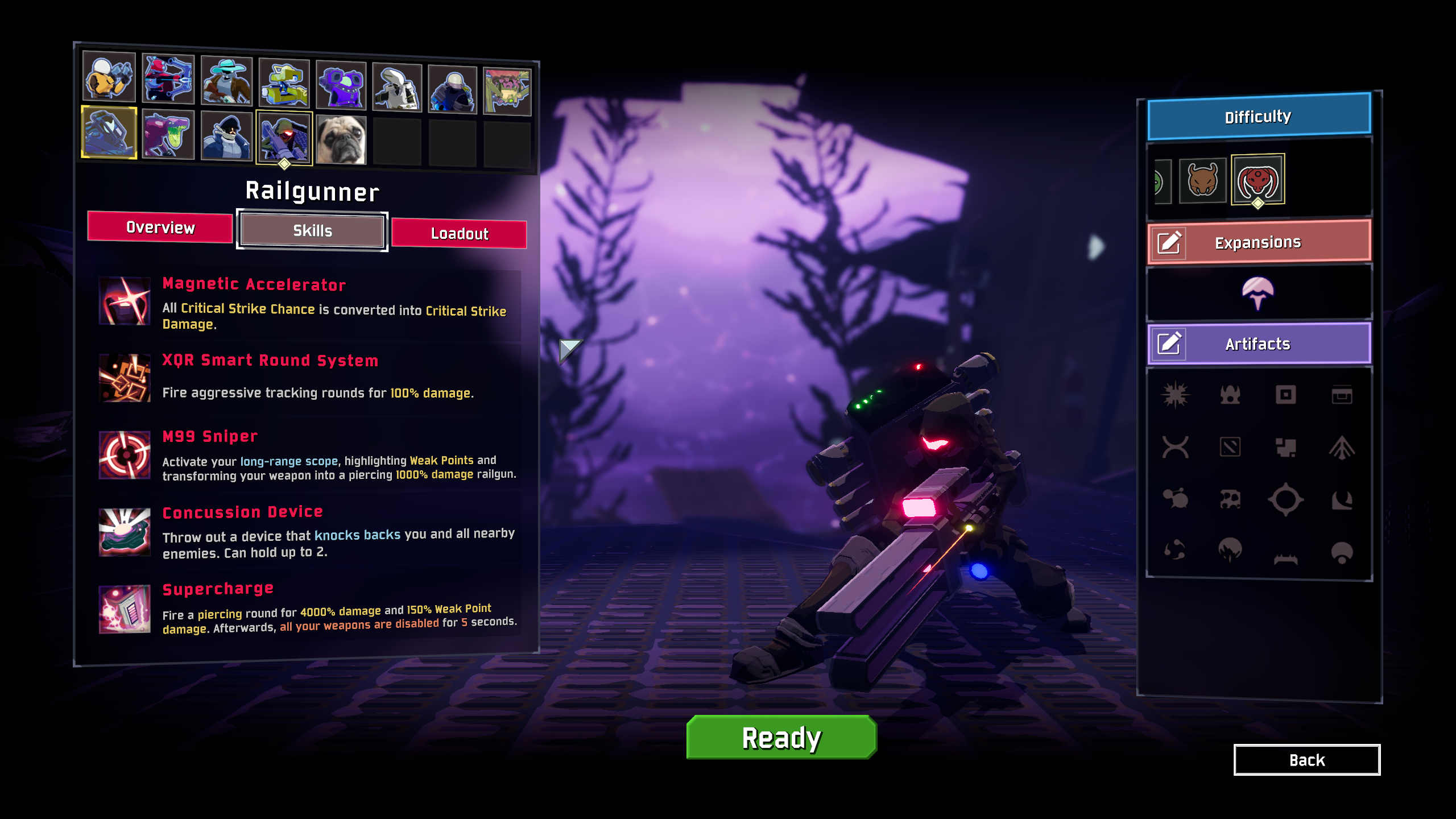This screenshot has height=819, width=1456.
Task: Choose the MUL-T robot portrait
Action: tap(284, 84)
